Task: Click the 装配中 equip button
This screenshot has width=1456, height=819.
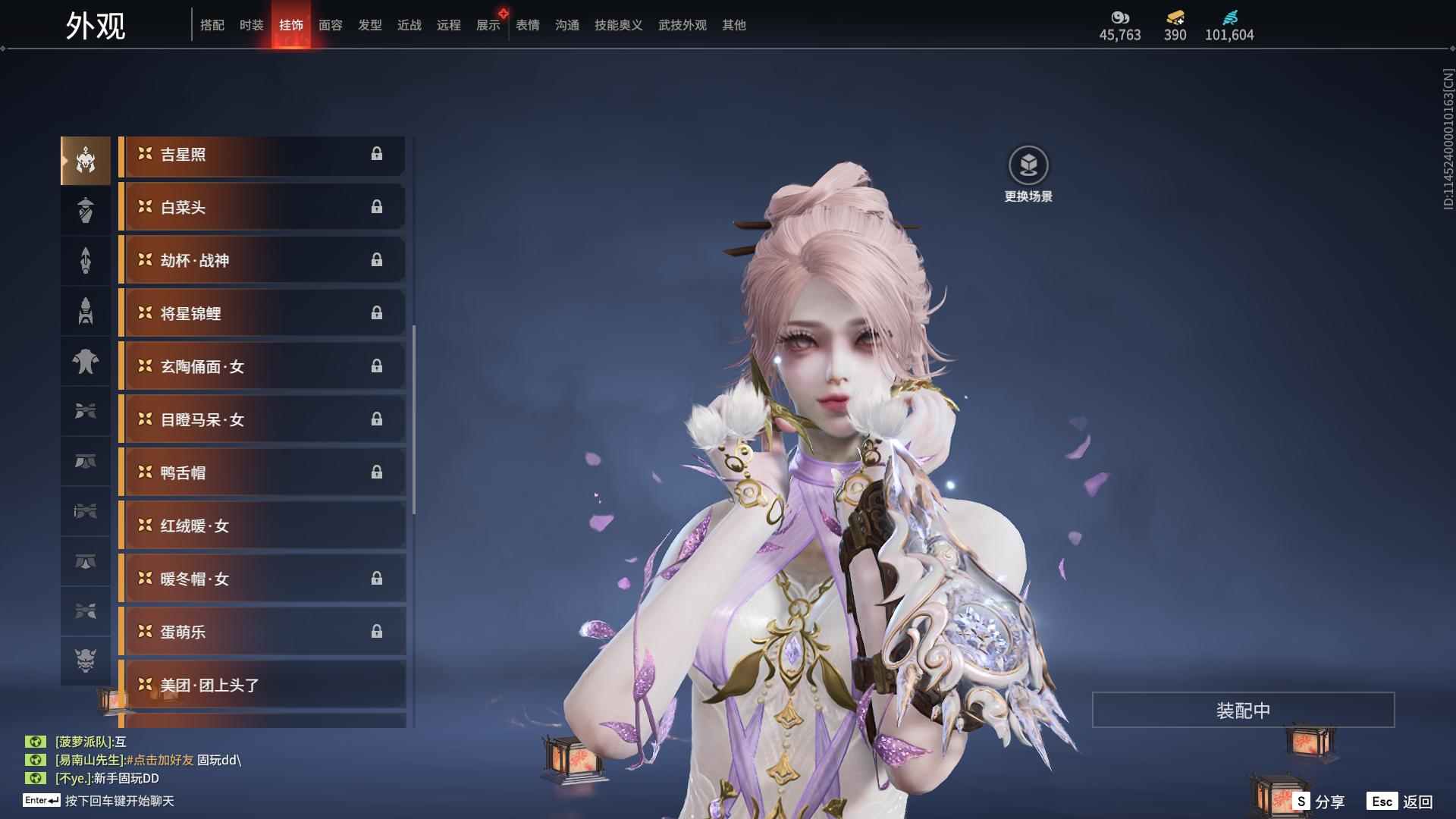Action: (x=1243, y=711)
